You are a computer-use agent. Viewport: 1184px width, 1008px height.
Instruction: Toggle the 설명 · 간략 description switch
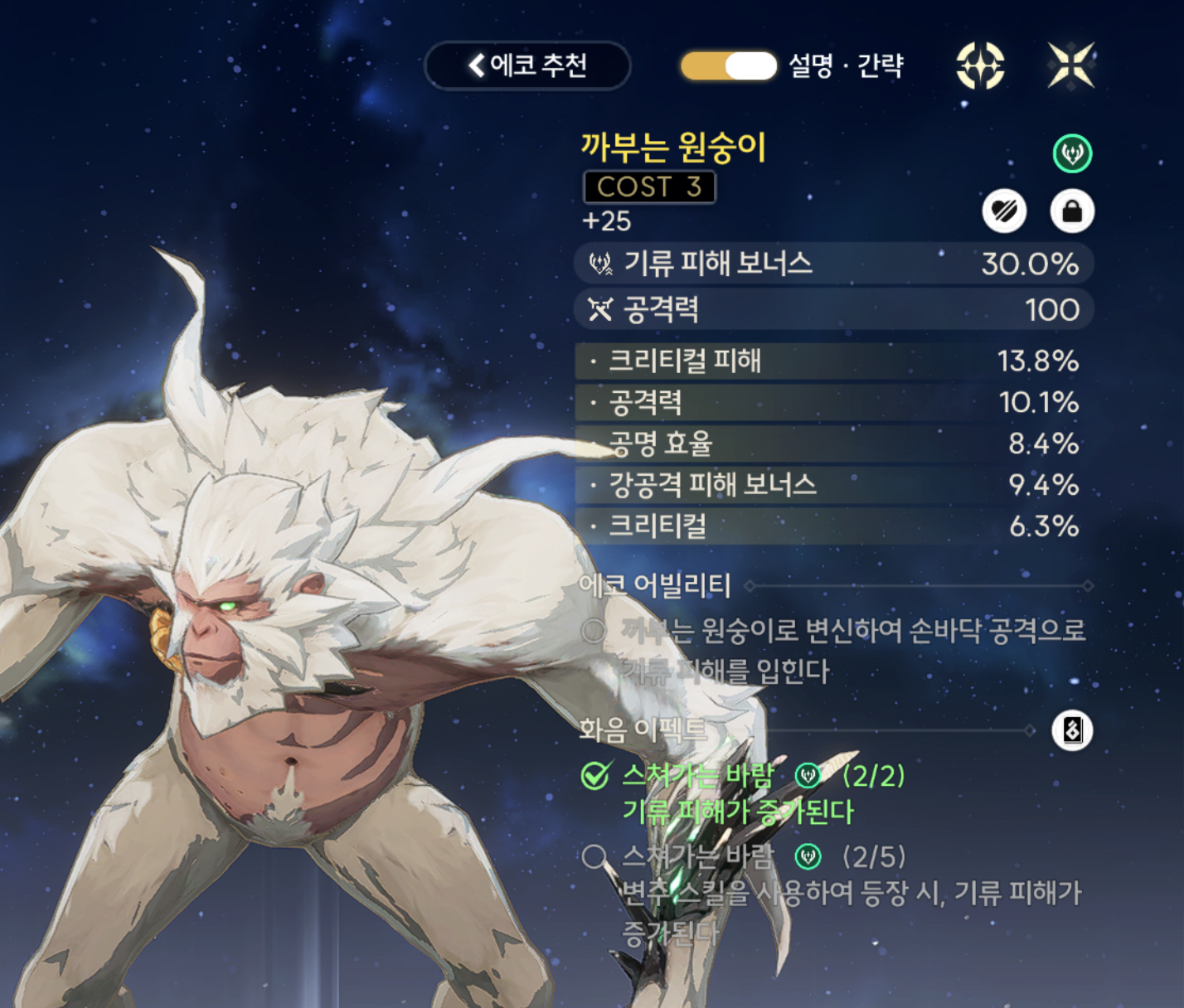pos(729,66)
